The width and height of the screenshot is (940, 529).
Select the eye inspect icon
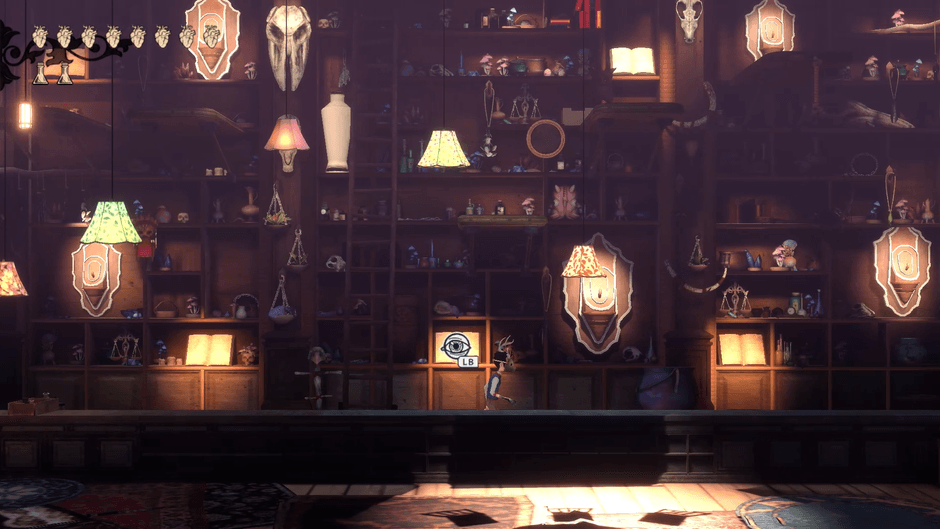(456, 346)
